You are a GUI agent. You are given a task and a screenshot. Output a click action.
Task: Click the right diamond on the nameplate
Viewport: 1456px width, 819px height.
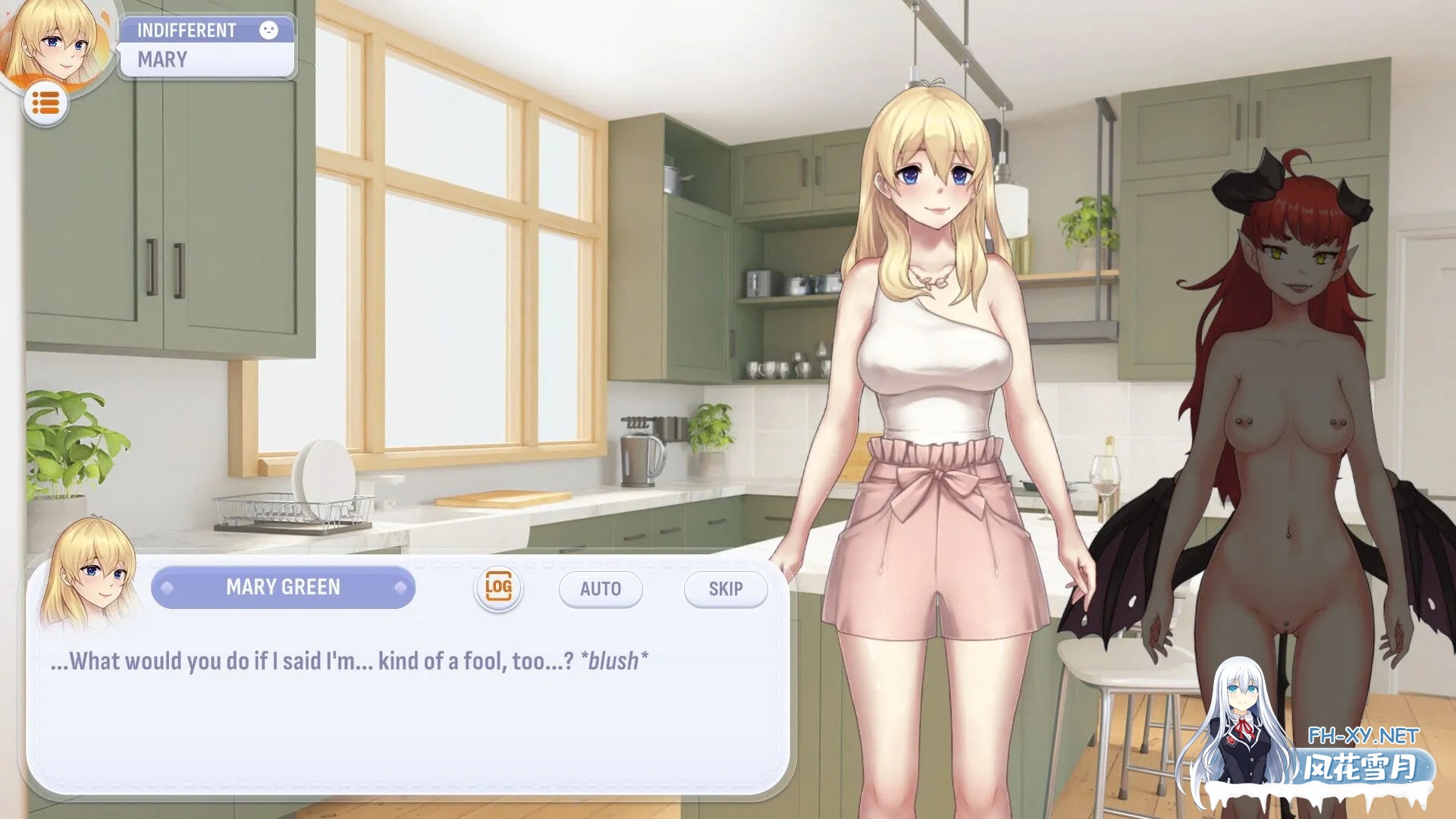(400, 588)
